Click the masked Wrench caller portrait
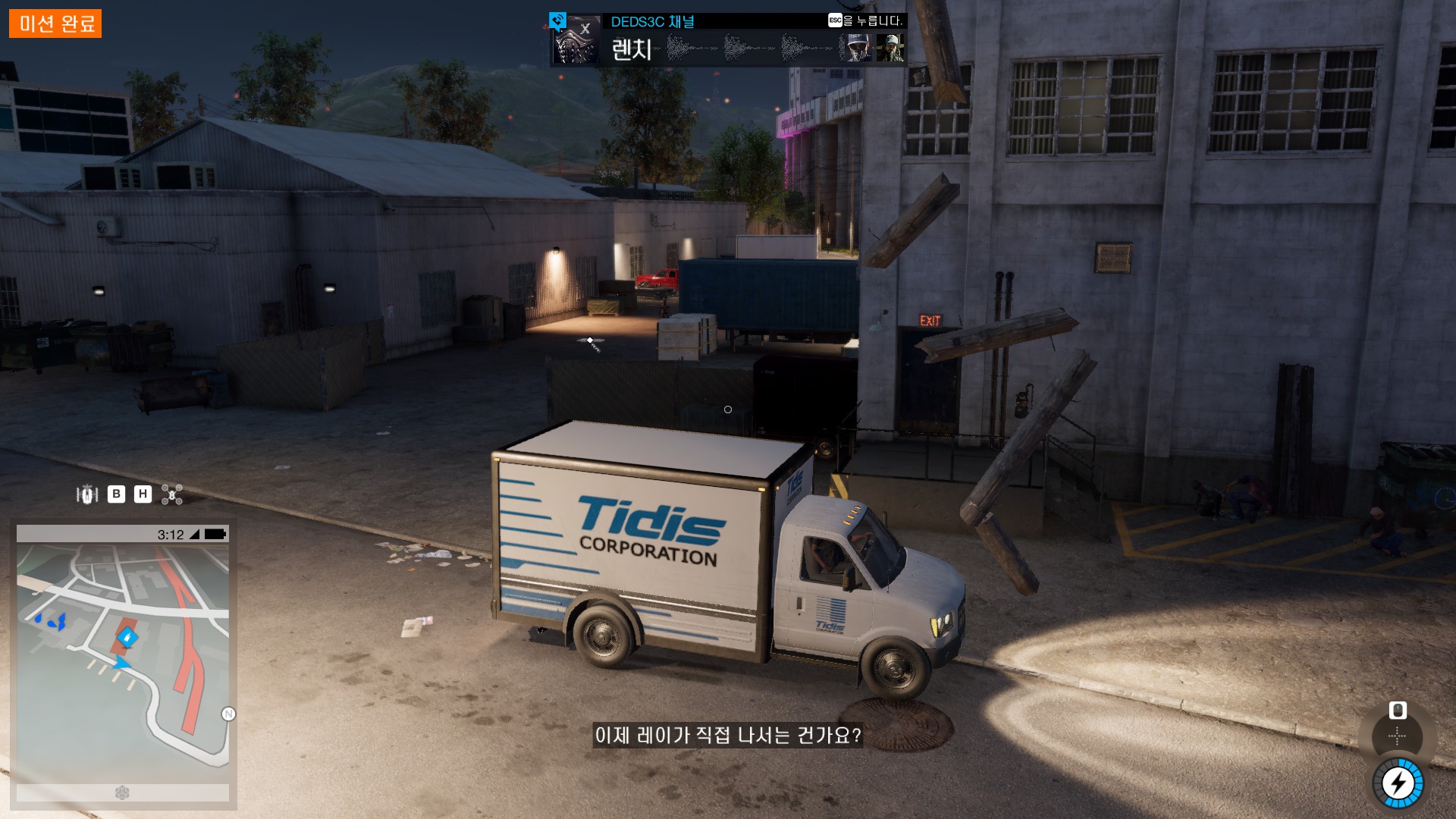 coord(576,43)
